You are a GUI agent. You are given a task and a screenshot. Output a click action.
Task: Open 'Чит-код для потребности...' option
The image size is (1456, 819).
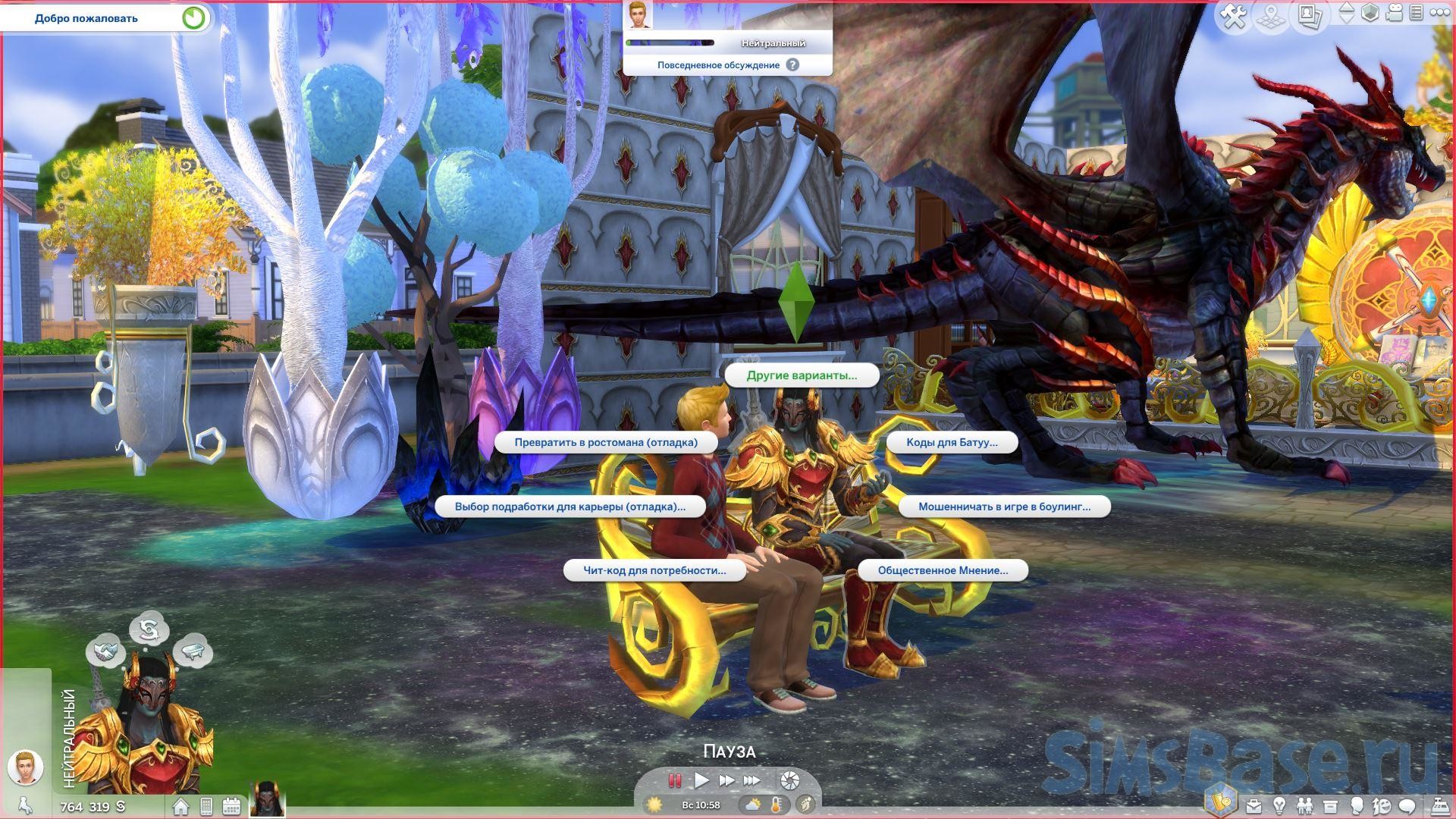coord(654,570)
